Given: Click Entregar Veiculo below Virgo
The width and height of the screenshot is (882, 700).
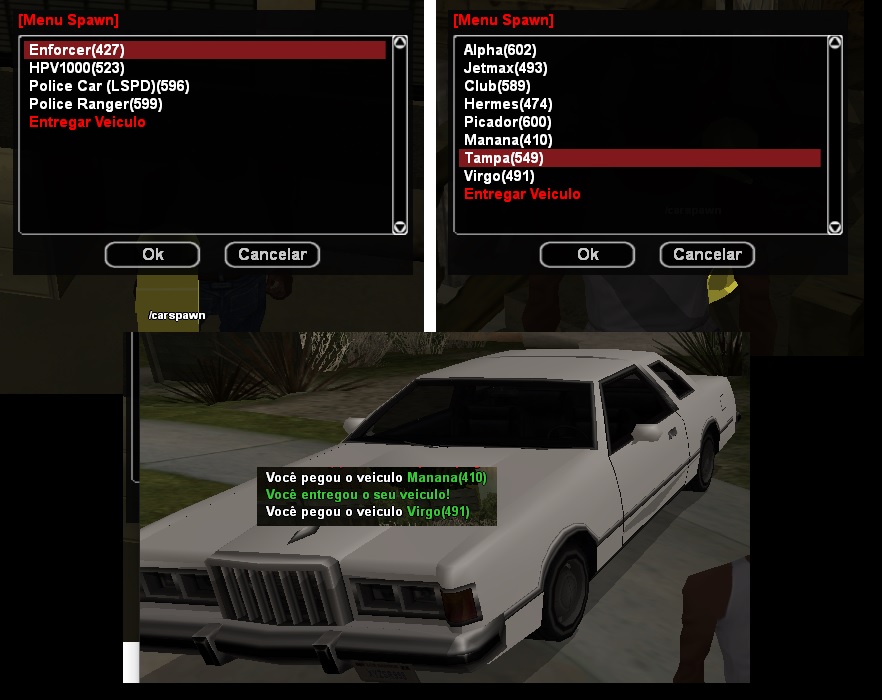Looking at the screenshot, I should [x=522, y=194].
